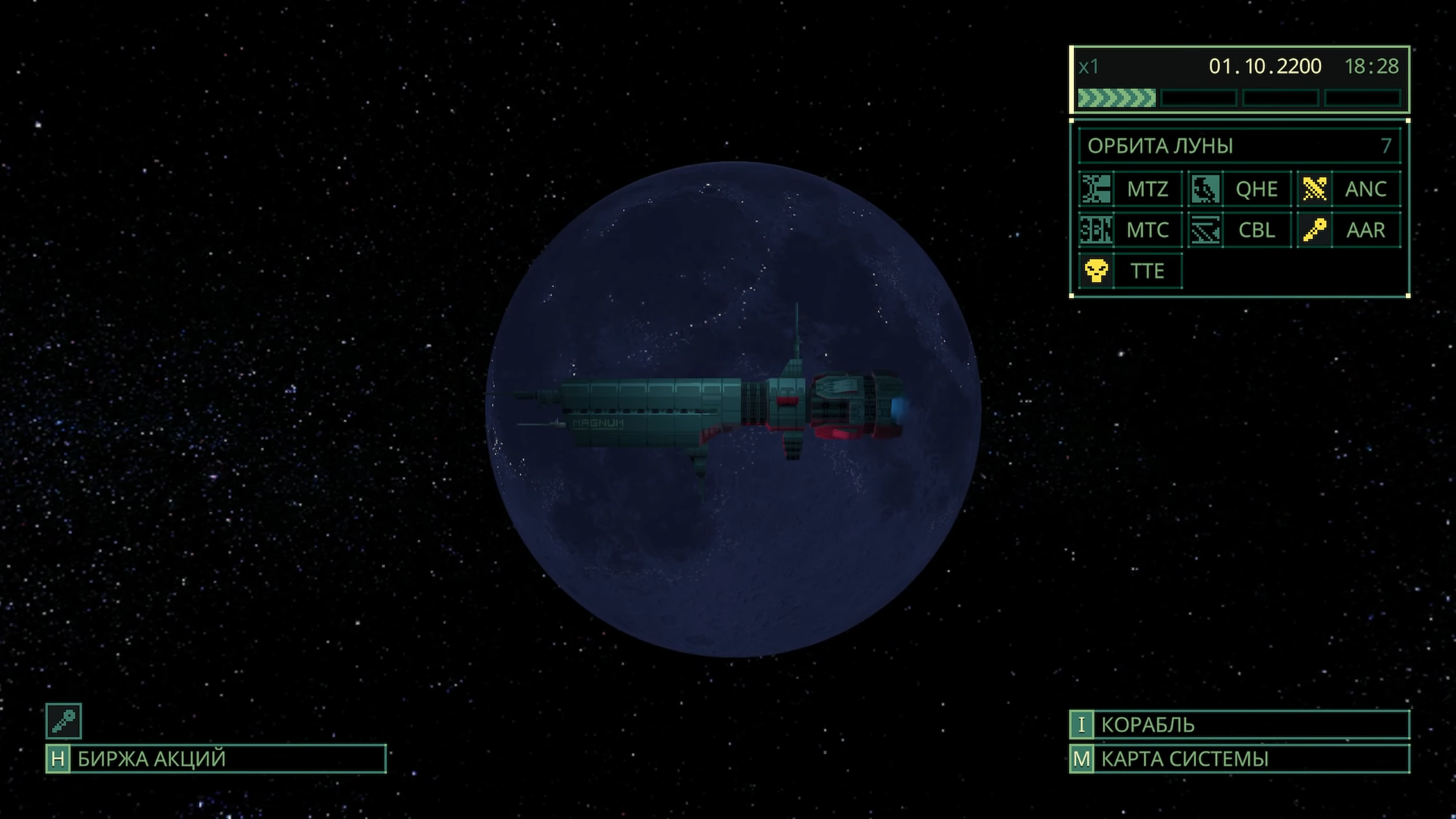Pick the CBL faction entry

(1239, 230)
